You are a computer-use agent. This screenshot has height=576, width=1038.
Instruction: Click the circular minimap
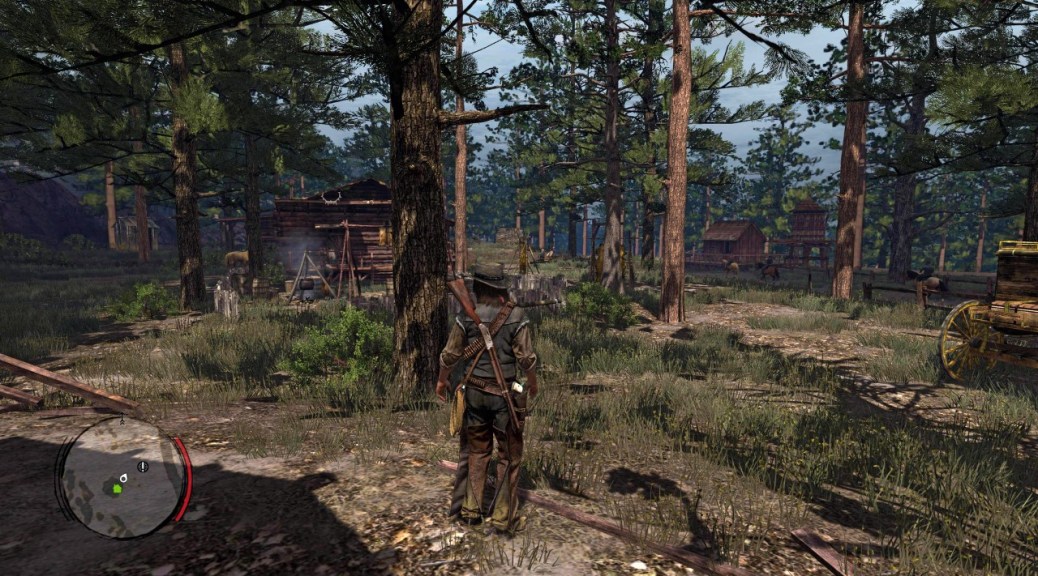[x=123, y=477]
